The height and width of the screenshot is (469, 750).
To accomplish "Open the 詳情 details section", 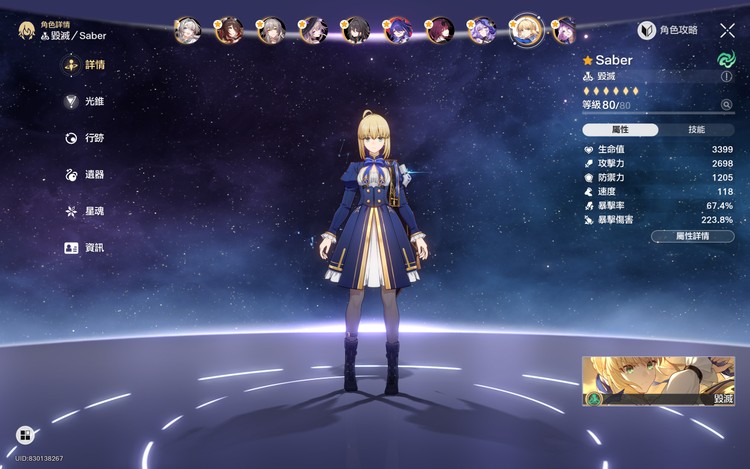I will 84,65.
